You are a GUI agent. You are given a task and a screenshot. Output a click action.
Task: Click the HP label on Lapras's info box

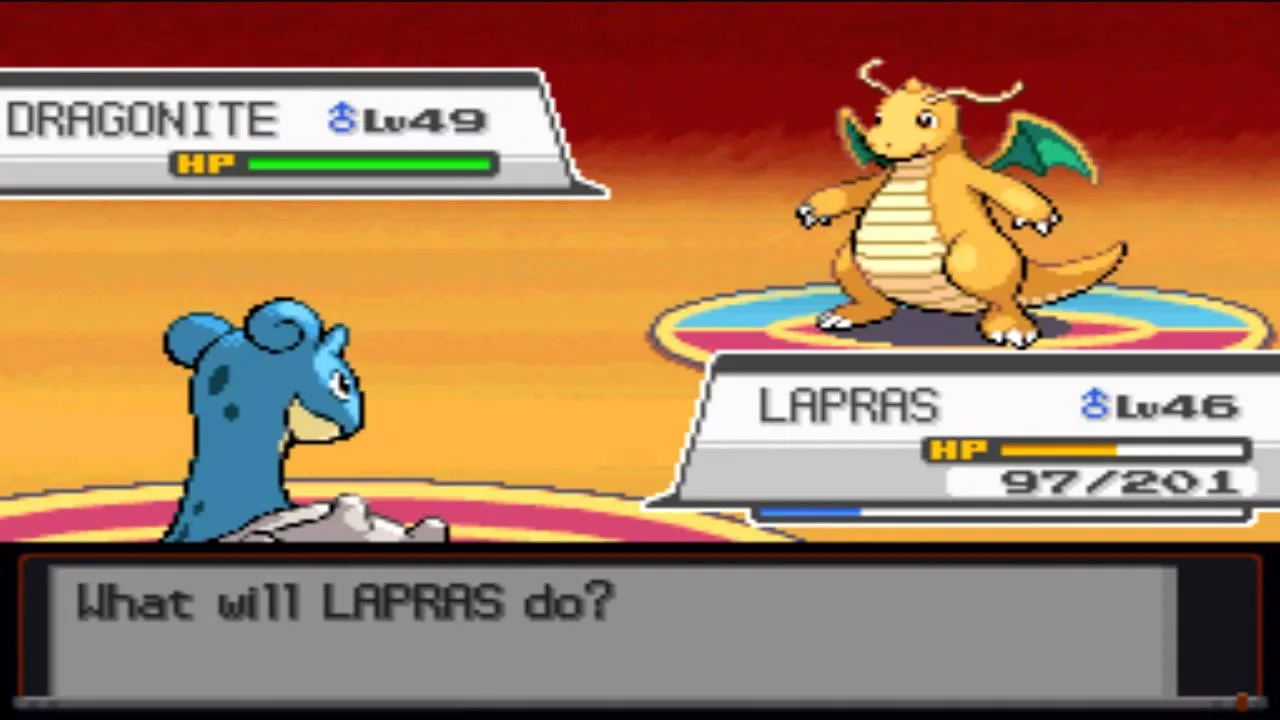coord(958,450)
